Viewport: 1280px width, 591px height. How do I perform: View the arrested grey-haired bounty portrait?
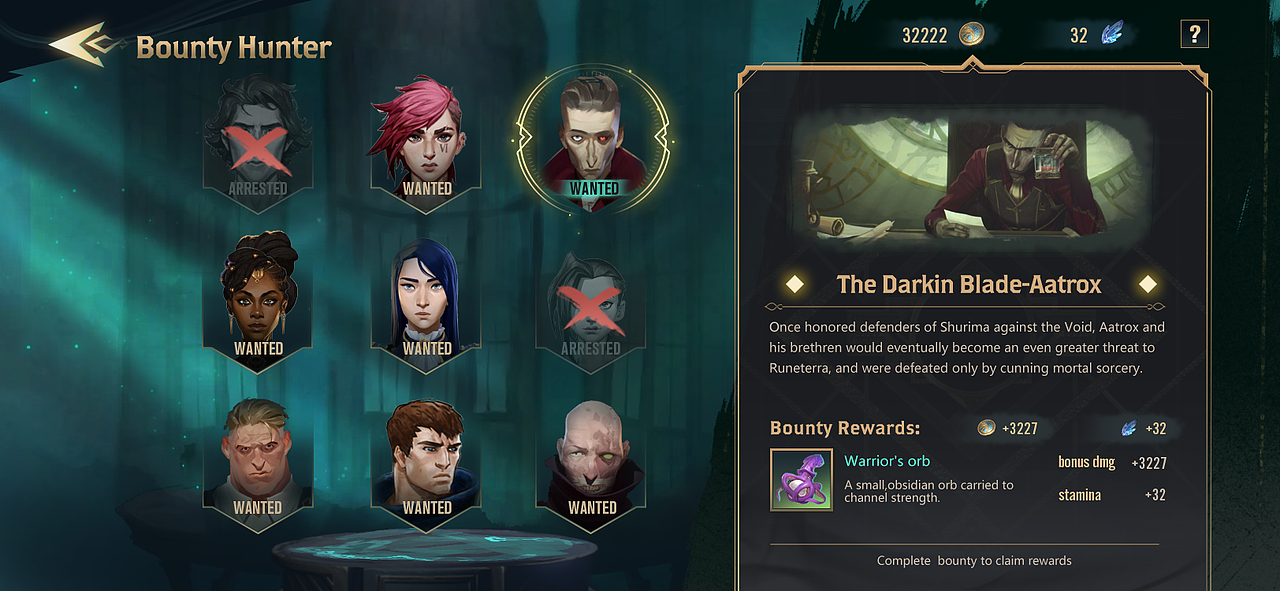point(591,299)
